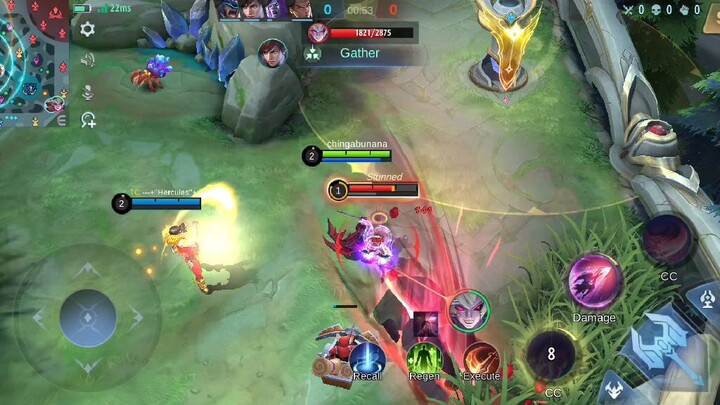Tap the virtual movement joystick
The width and height of the screenshot is (720, 405).
88,318
